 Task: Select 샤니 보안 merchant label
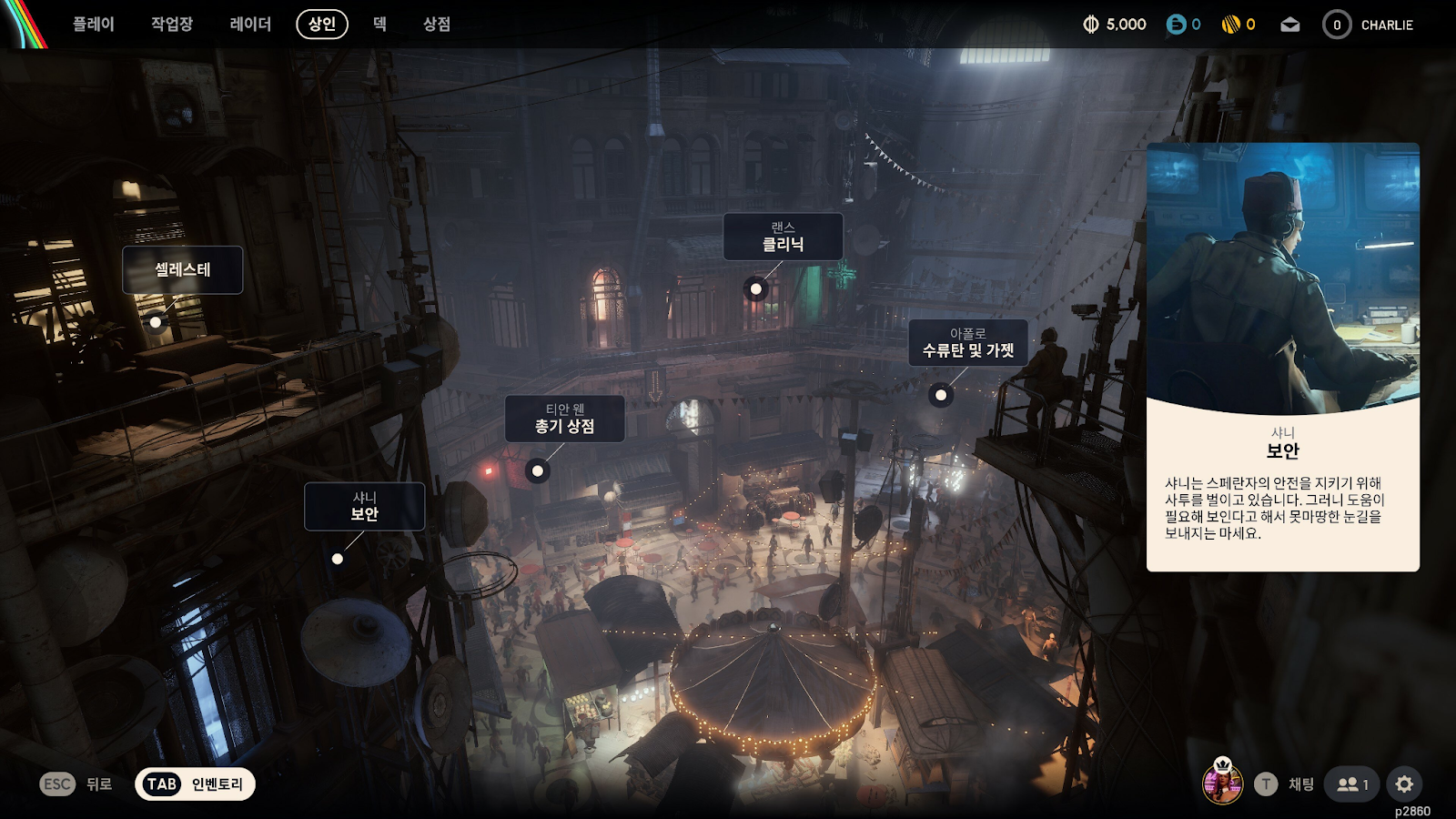pyautogui.click(x=364, y=507)
